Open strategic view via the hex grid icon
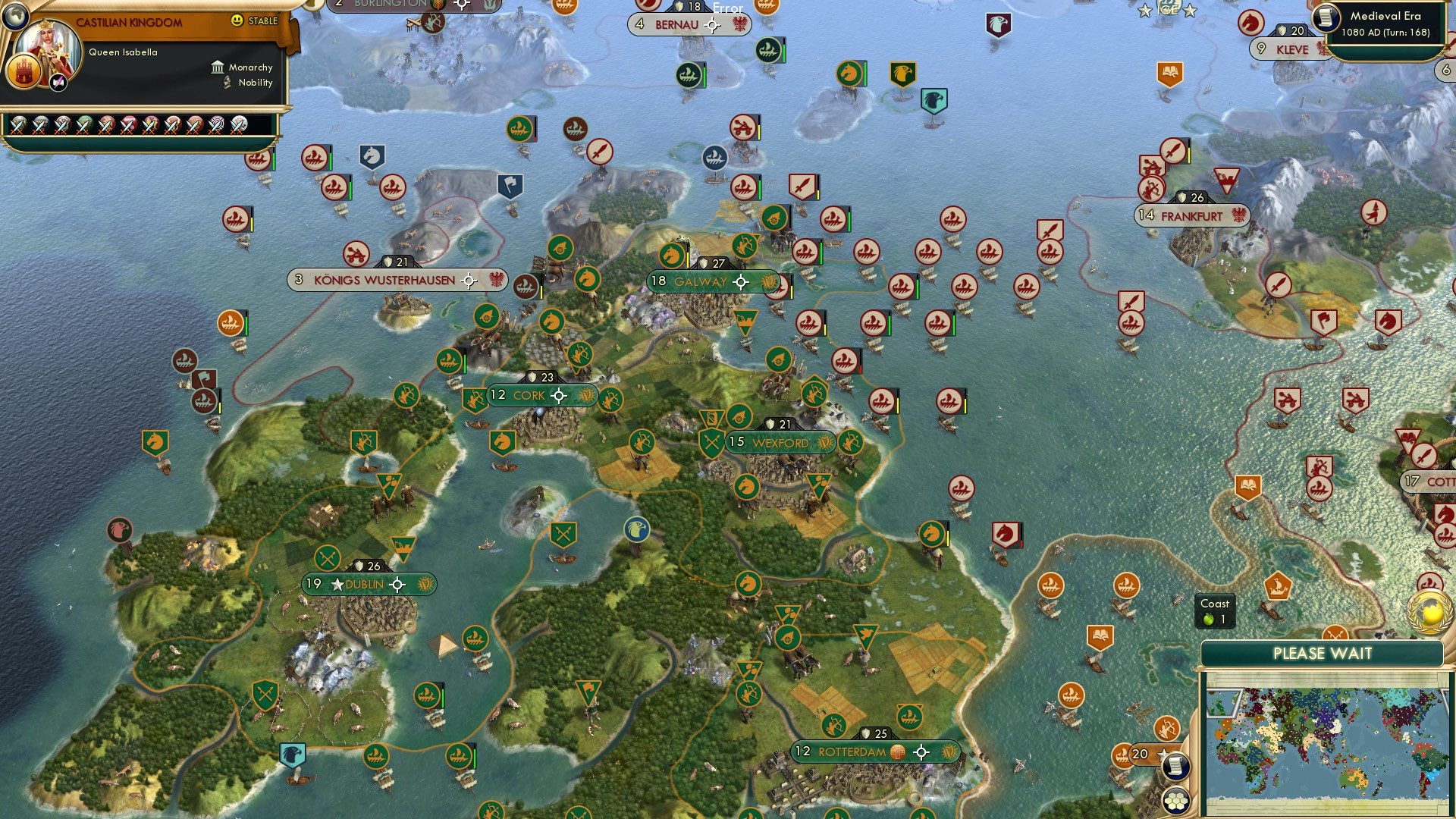 click(x=1175, y=800)
